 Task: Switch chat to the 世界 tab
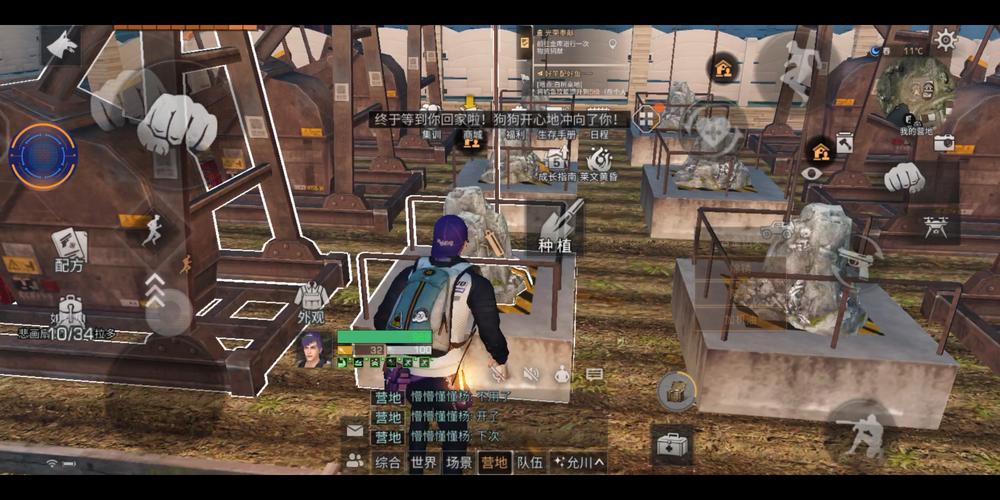(x=423, y=463)
